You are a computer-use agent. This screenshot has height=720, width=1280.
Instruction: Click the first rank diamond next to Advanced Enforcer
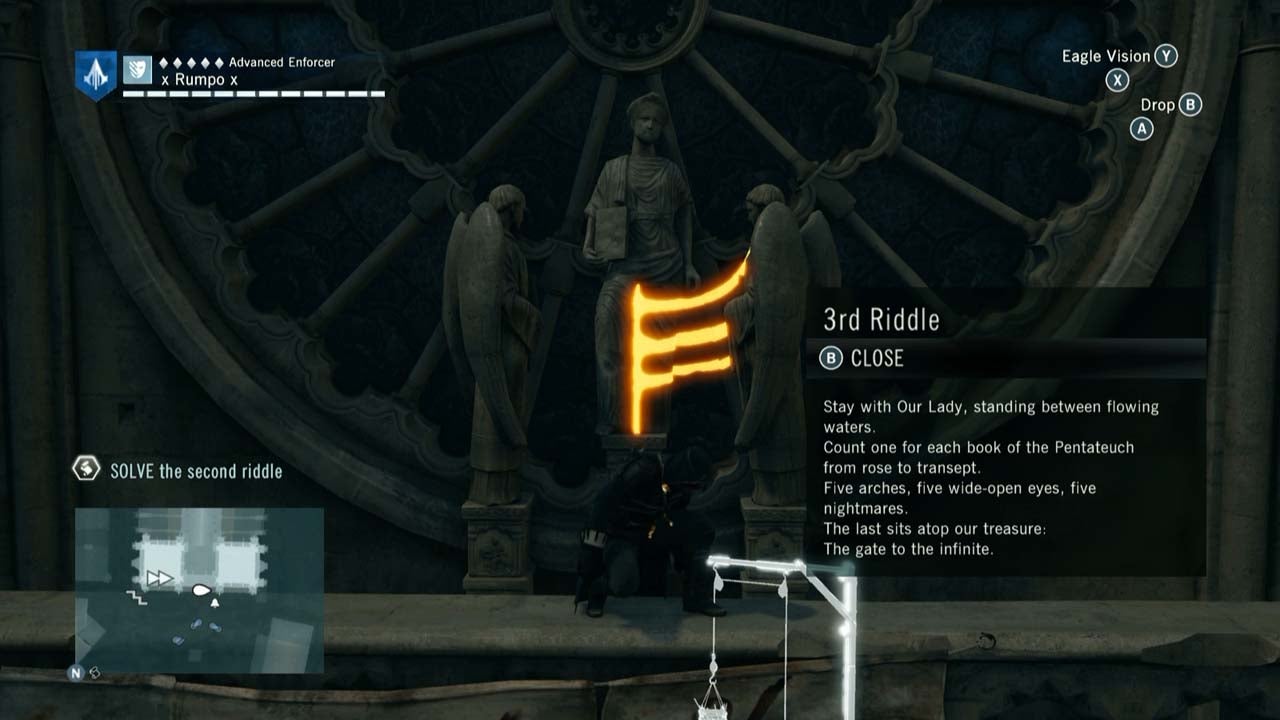coord(164,64)
